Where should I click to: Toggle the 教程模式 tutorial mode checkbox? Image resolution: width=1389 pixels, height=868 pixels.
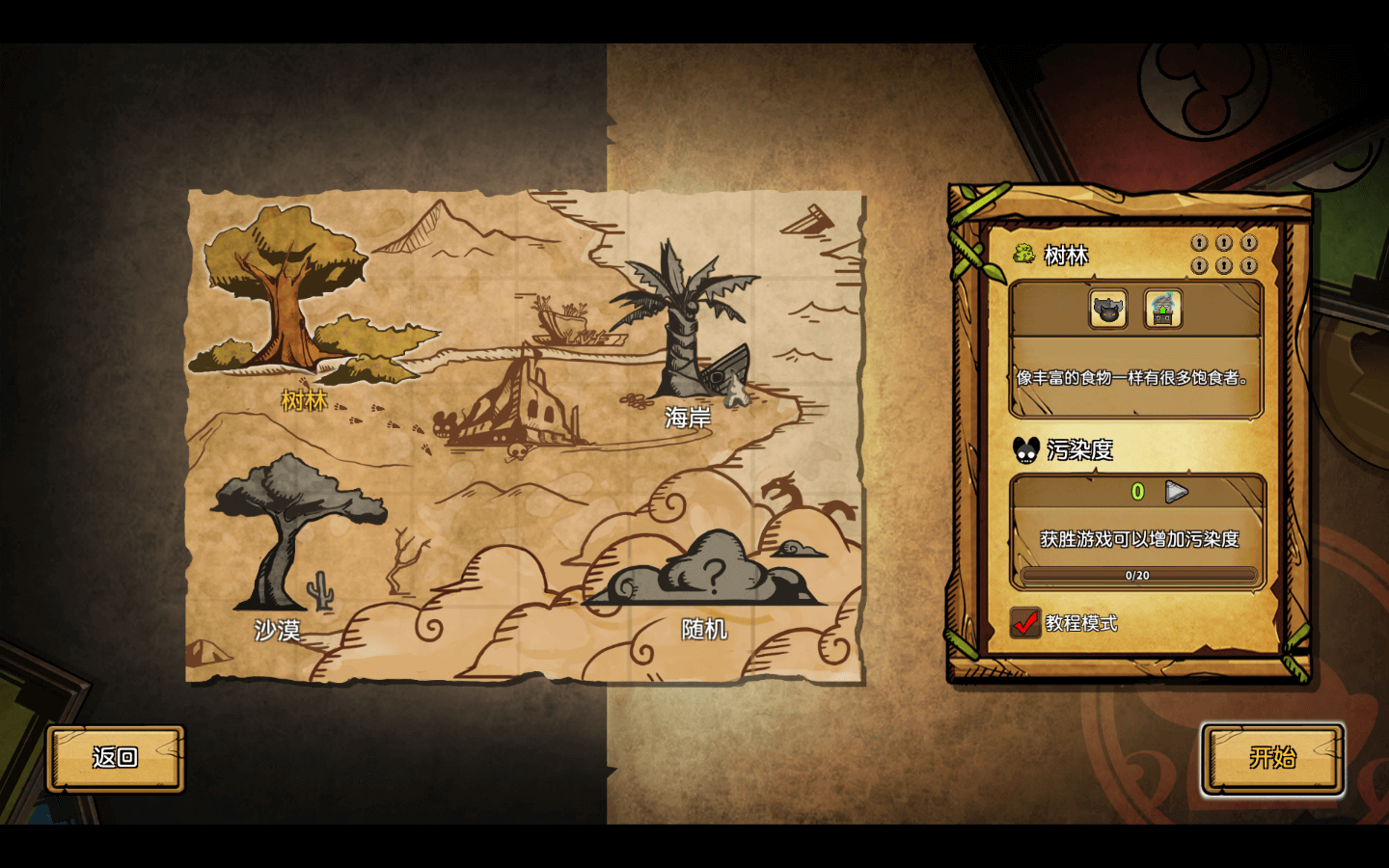click(1025, 623)
